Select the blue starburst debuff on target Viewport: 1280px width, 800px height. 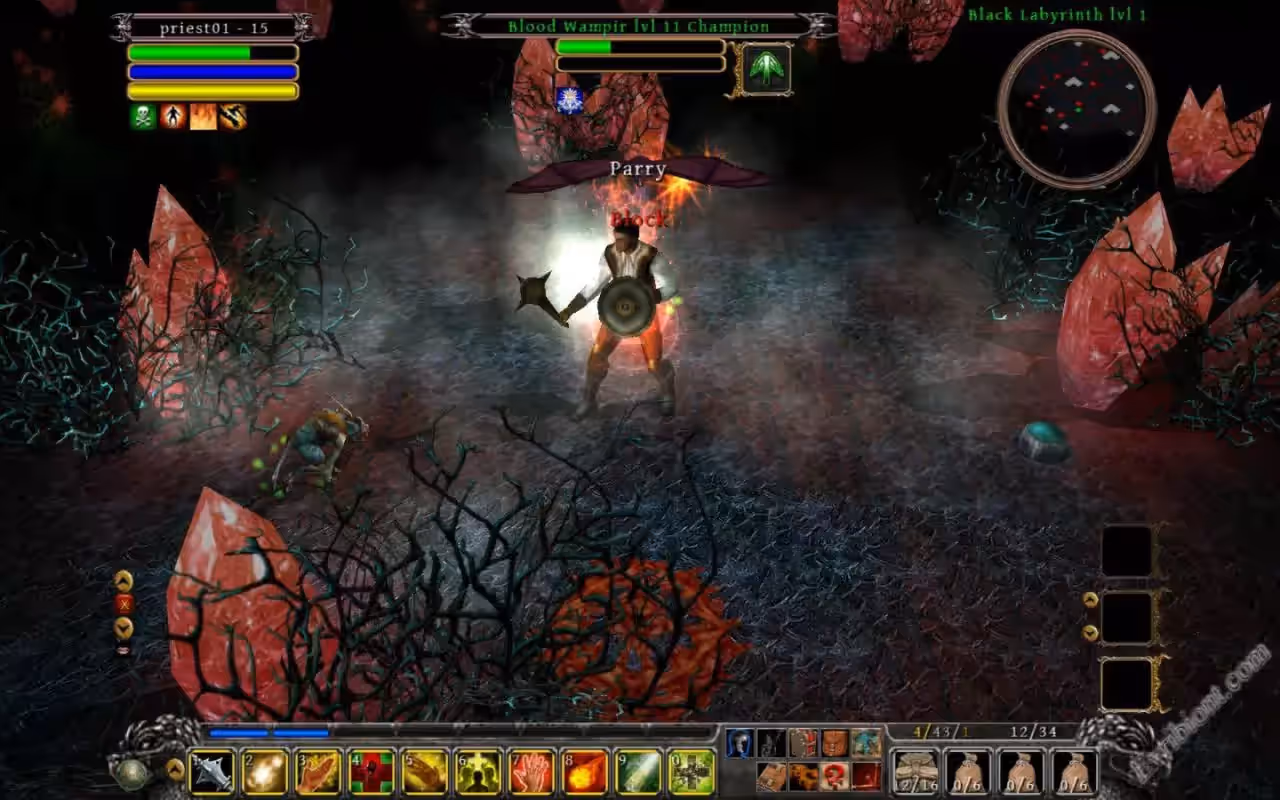569,99
